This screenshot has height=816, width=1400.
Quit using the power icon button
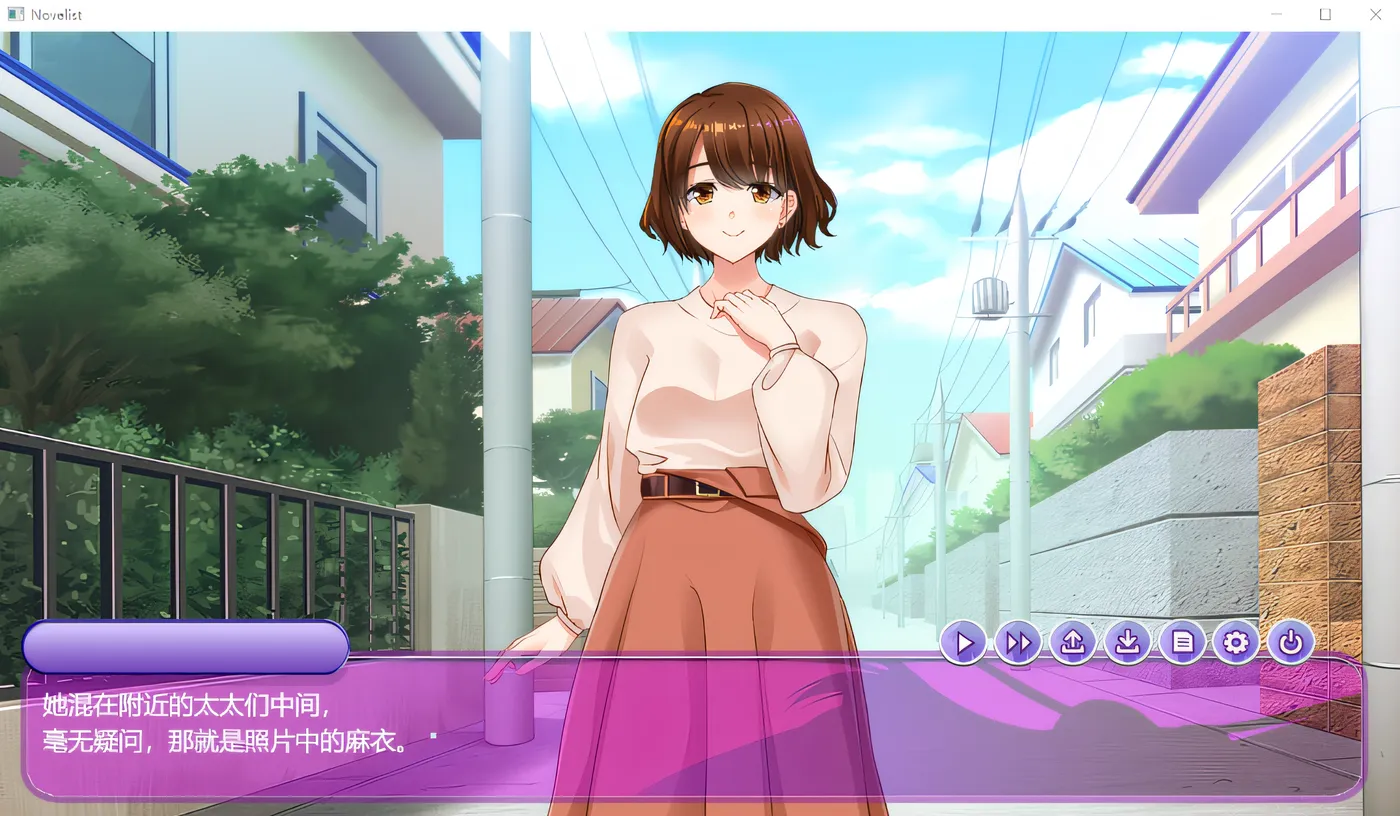(1290, 642)
